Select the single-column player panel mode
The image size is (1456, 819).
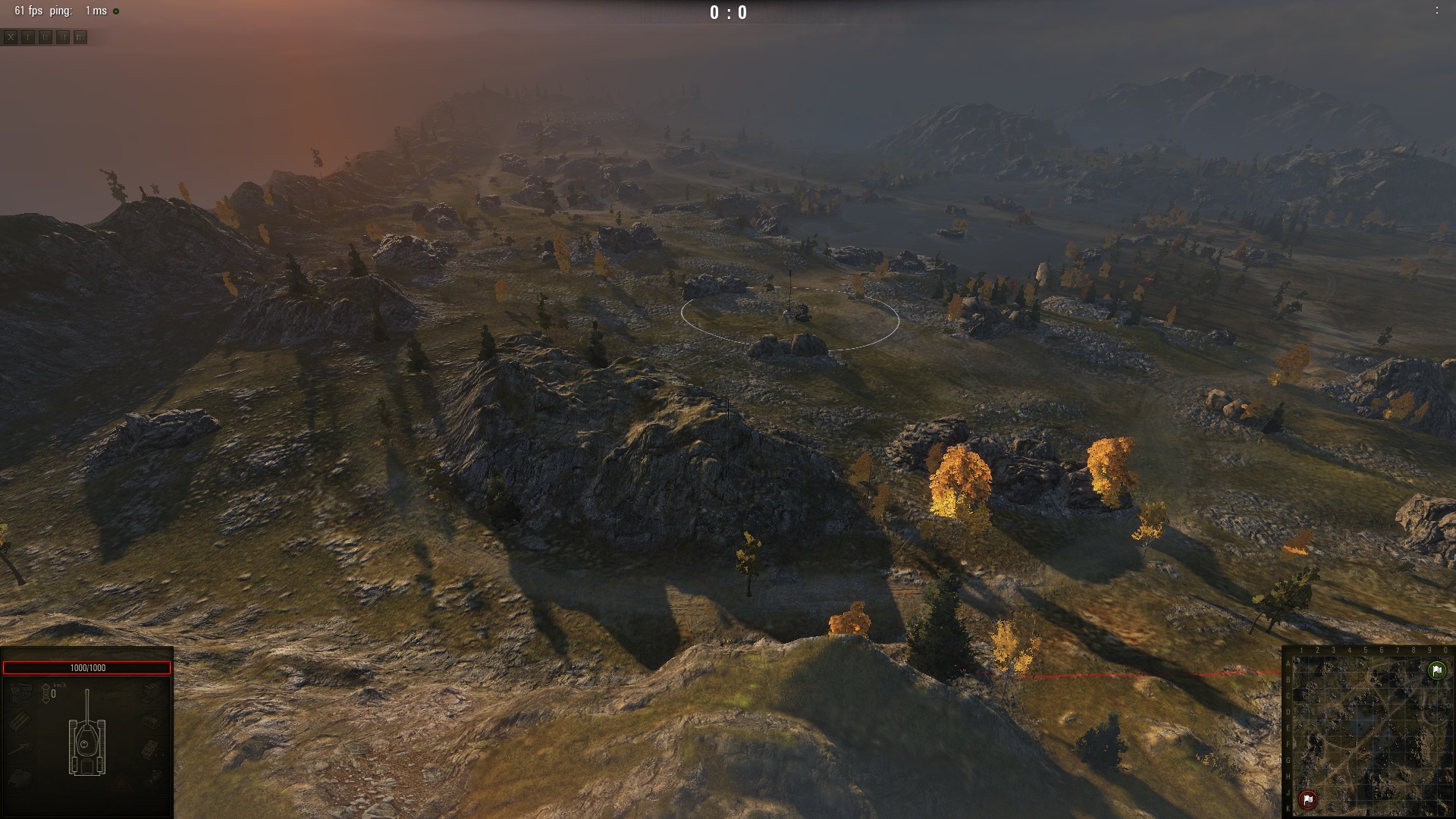coord(28,37)
